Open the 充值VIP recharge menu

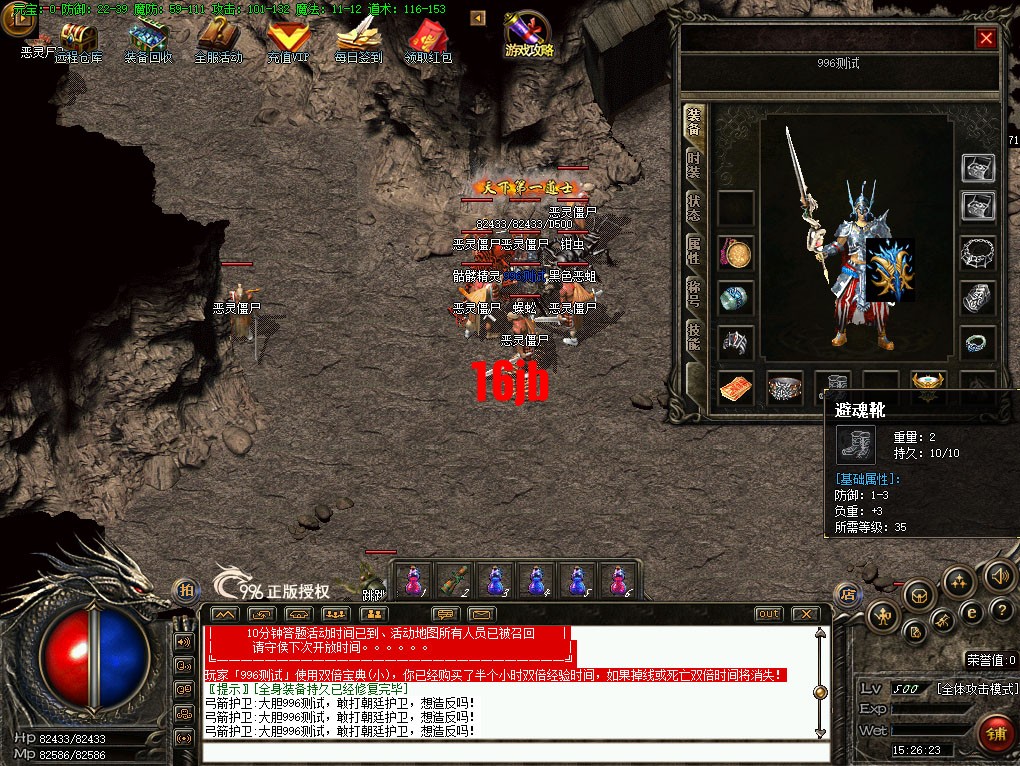[x=288, y=43]
